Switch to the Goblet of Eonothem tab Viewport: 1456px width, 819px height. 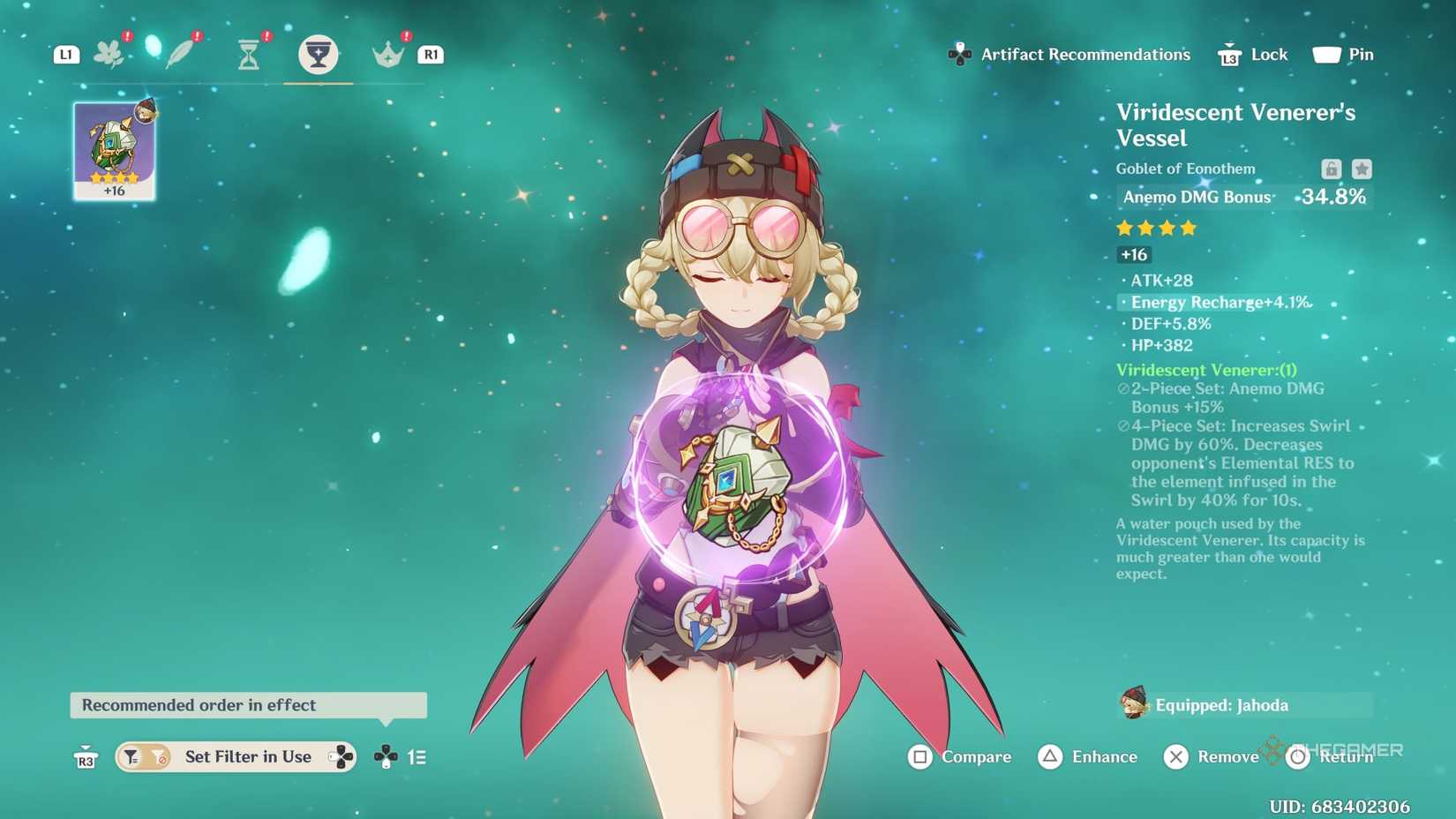coord(318,51)
